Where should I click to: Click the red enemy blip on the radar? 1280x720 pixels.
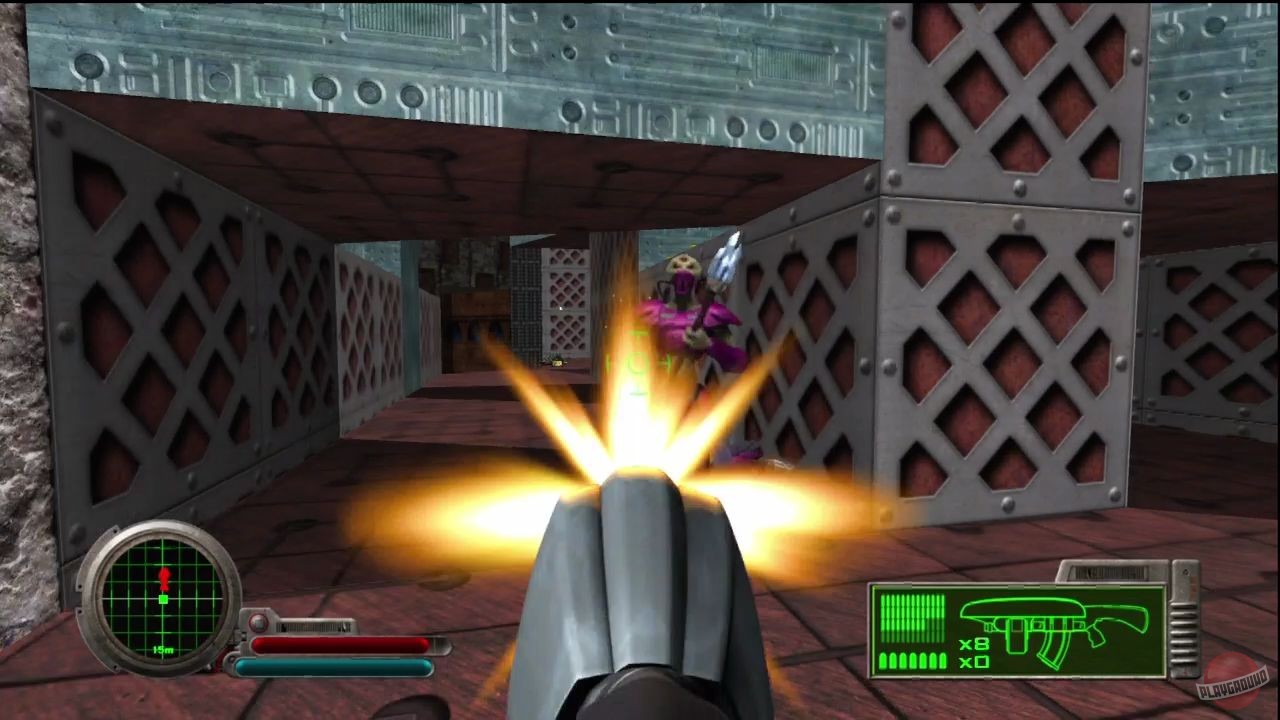[x=165, y=577]
